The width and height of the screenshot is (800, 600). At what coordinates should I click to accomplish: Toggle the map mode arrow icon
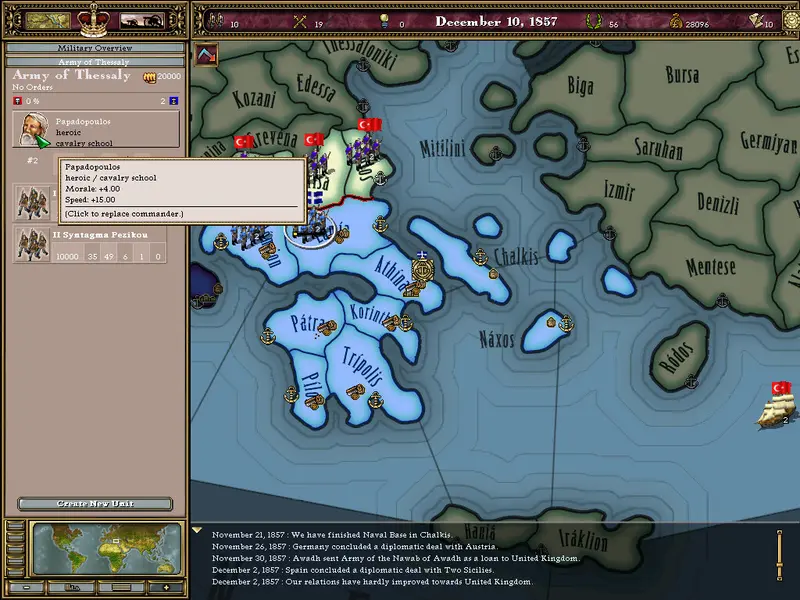pos(208,54)
